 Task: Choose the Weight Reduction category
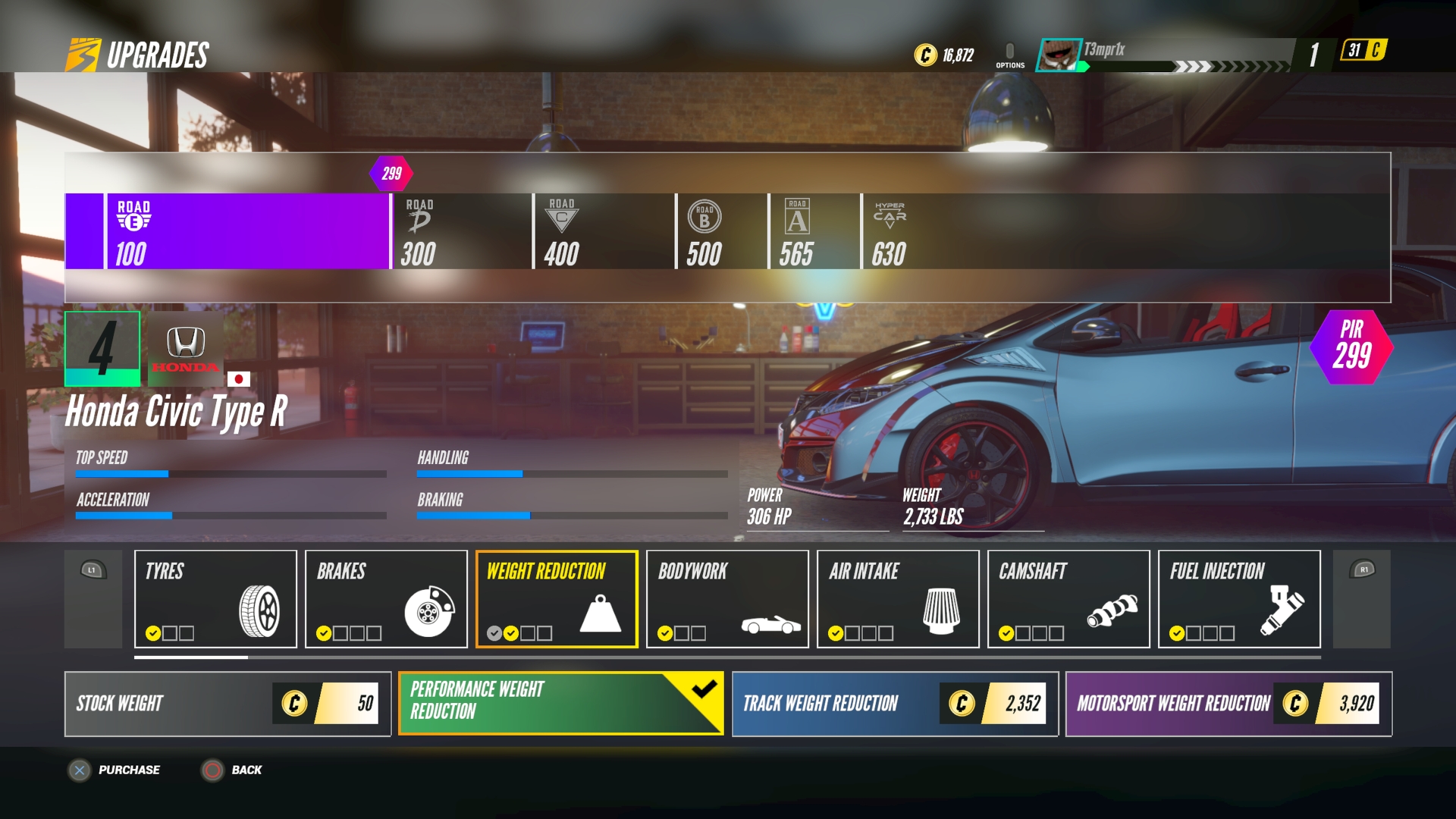tap(557, 599)
